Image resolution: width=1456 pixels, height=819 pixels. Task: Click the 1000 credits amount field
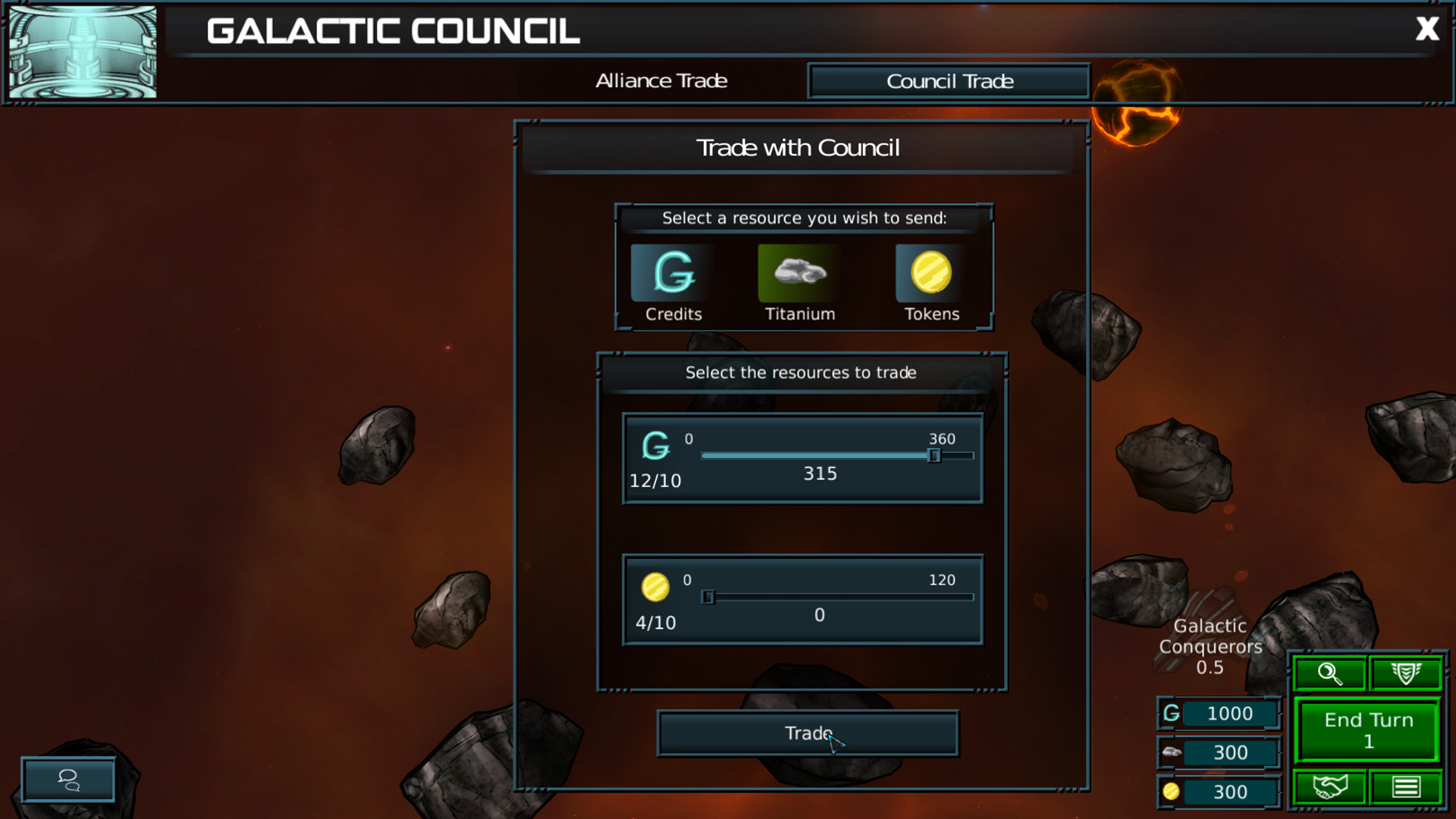click(1229, 714)
